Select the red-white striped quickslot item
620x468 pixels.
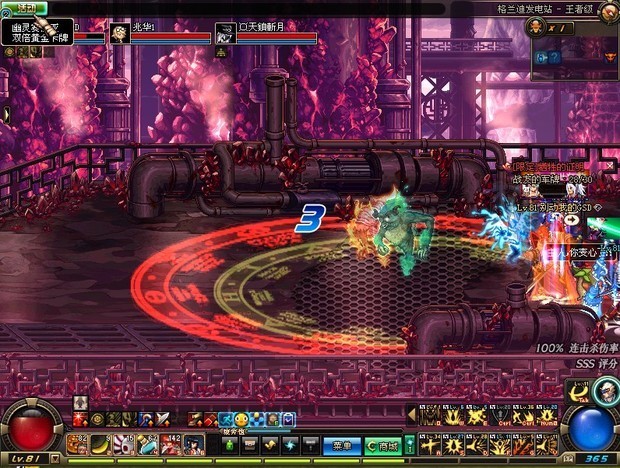[123, 444]
